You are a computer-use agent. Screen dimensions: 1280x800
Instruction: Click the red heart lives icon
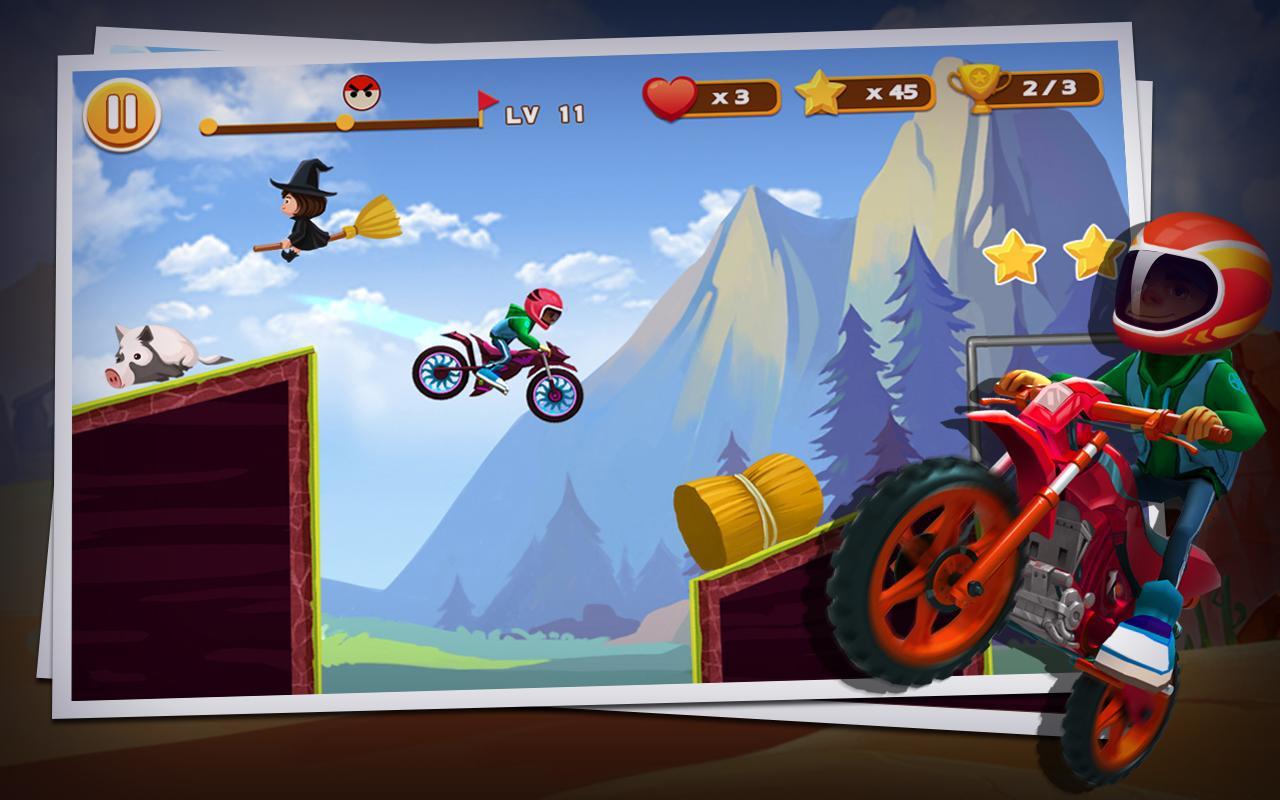point(672,95)
